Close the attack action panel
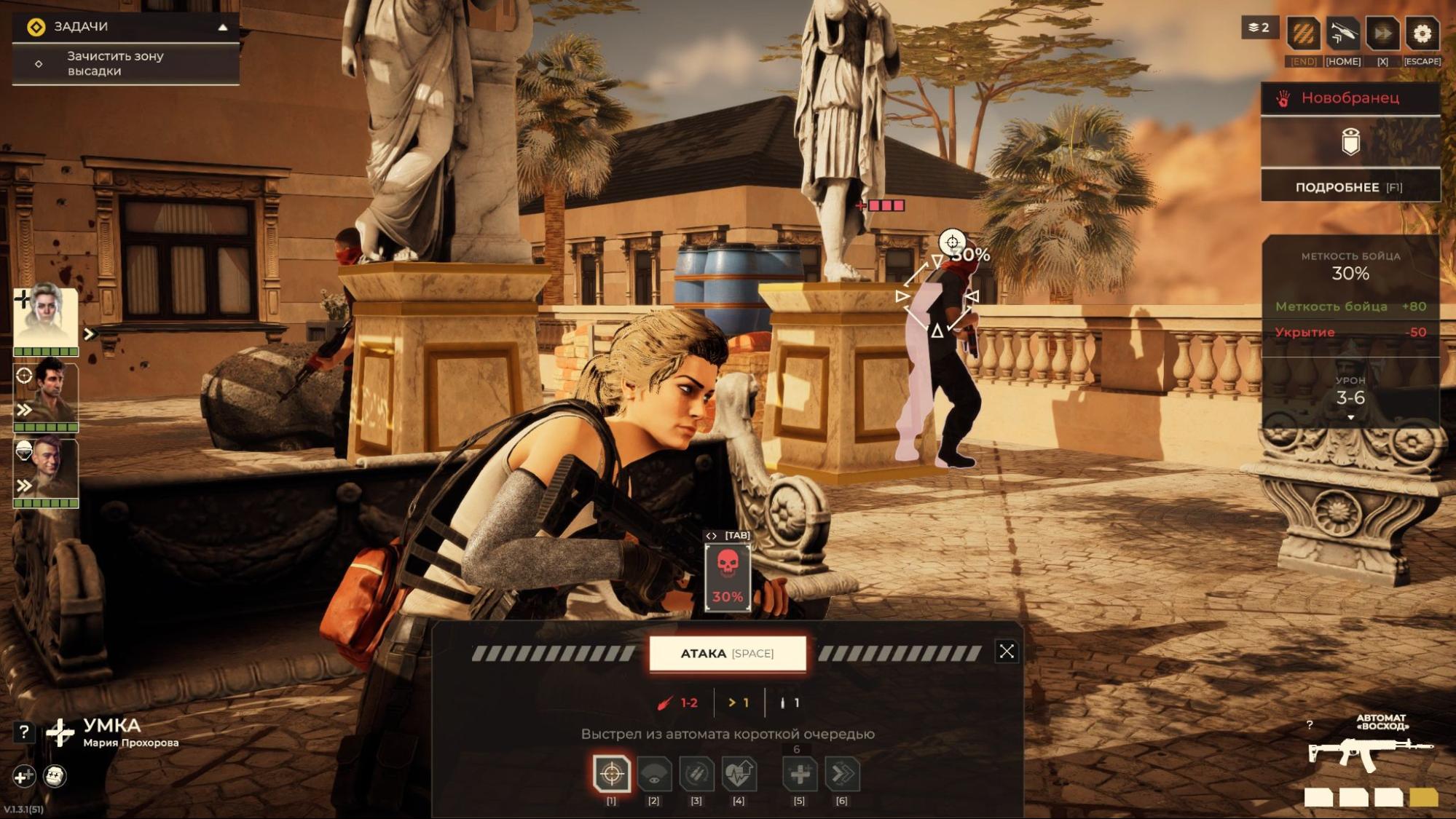Viewport: 1456px width, 819px height. tap(1006, 652)
